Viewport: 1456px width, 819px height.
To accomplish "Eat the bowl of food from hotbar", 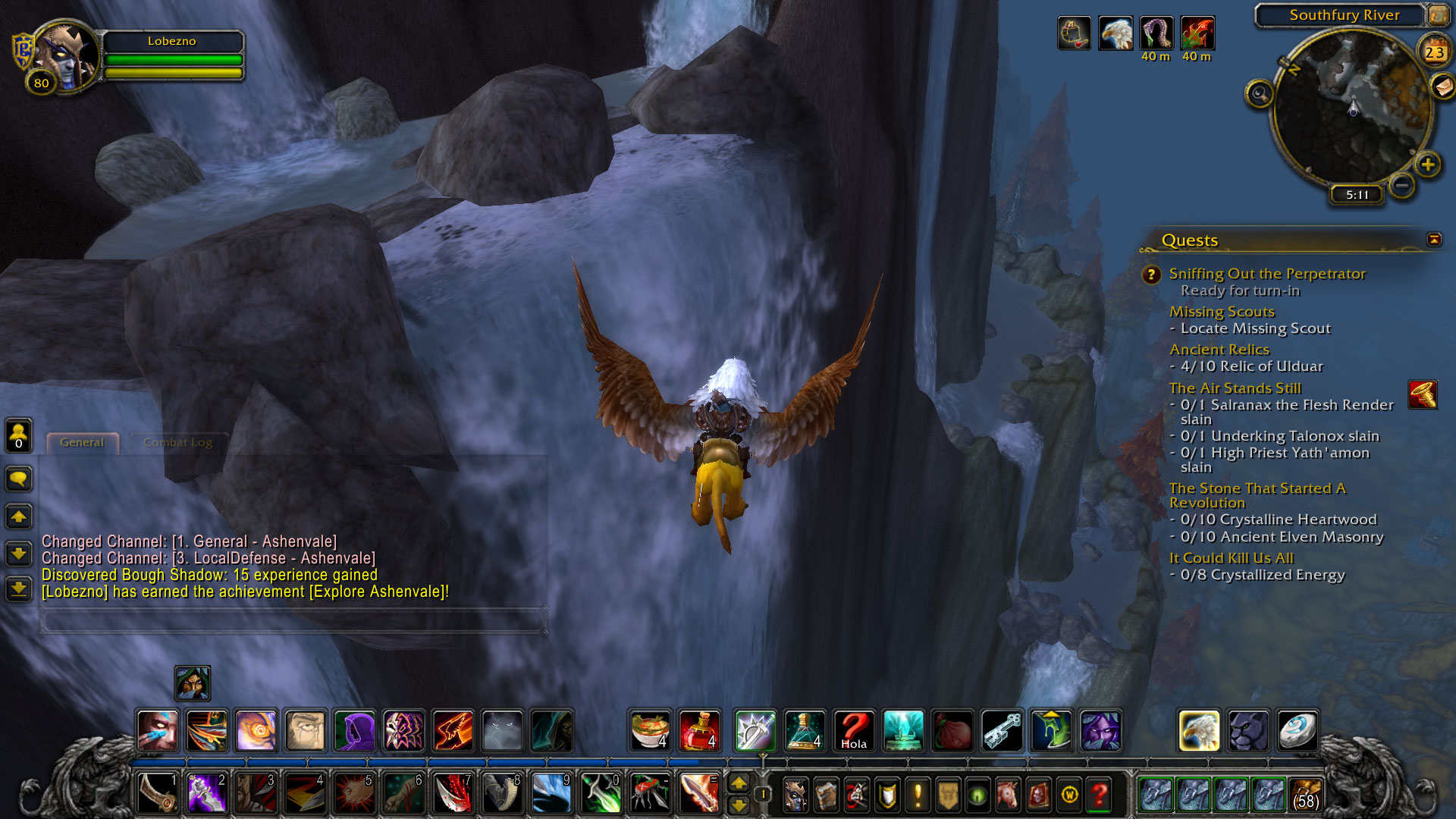I will pyautogui.click(x=650, y=730).
